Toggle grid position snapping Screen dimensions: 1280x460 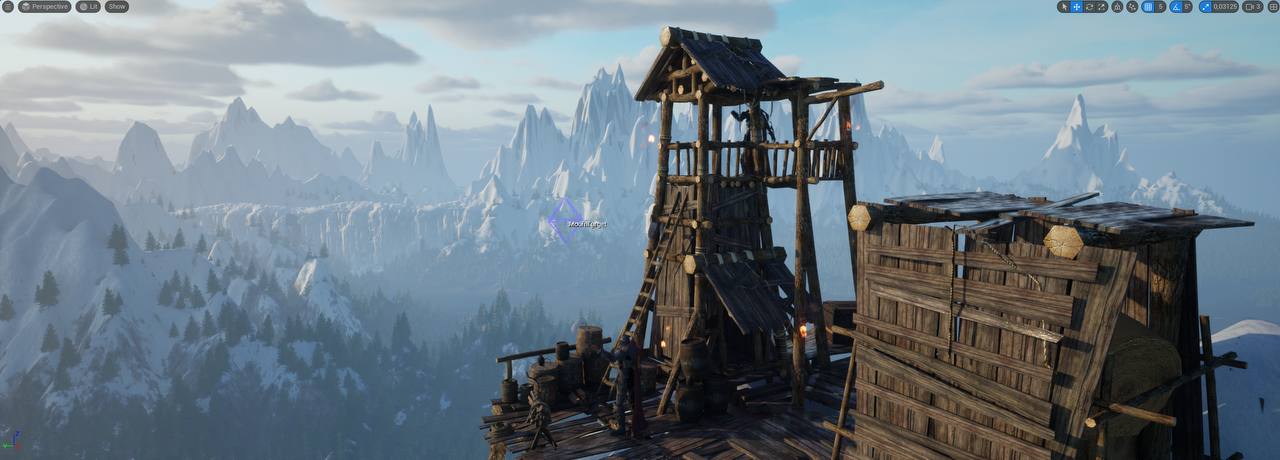[1147, 6]
